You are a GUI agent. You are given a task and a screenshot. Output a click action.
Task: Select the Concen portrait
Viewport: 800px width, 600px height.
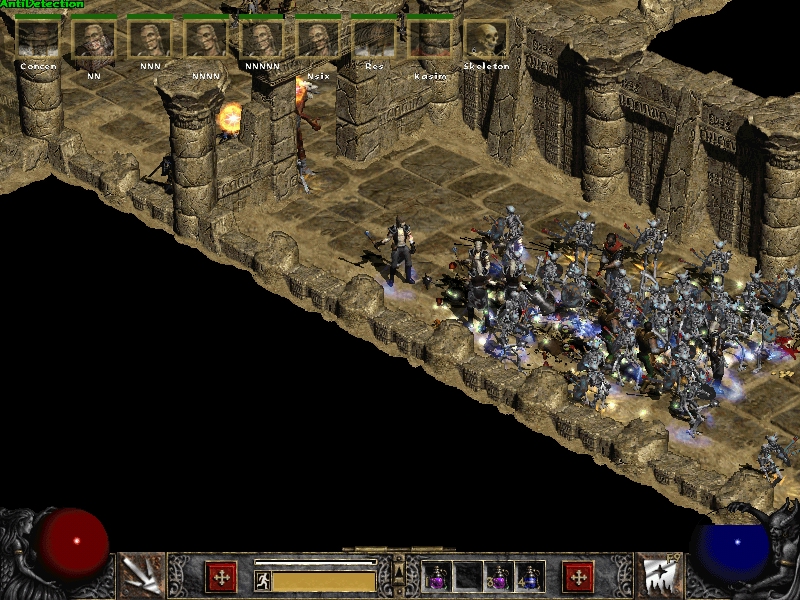coord(38,39)
